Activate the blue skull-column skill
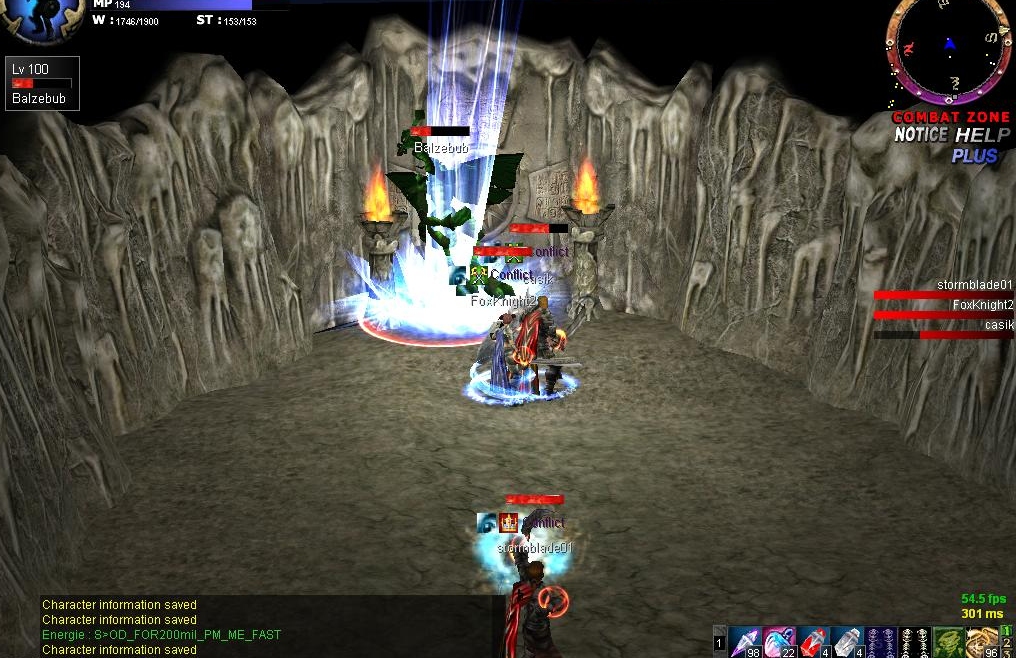Viewport: 1016px width, 658px height. pos(881,641)
